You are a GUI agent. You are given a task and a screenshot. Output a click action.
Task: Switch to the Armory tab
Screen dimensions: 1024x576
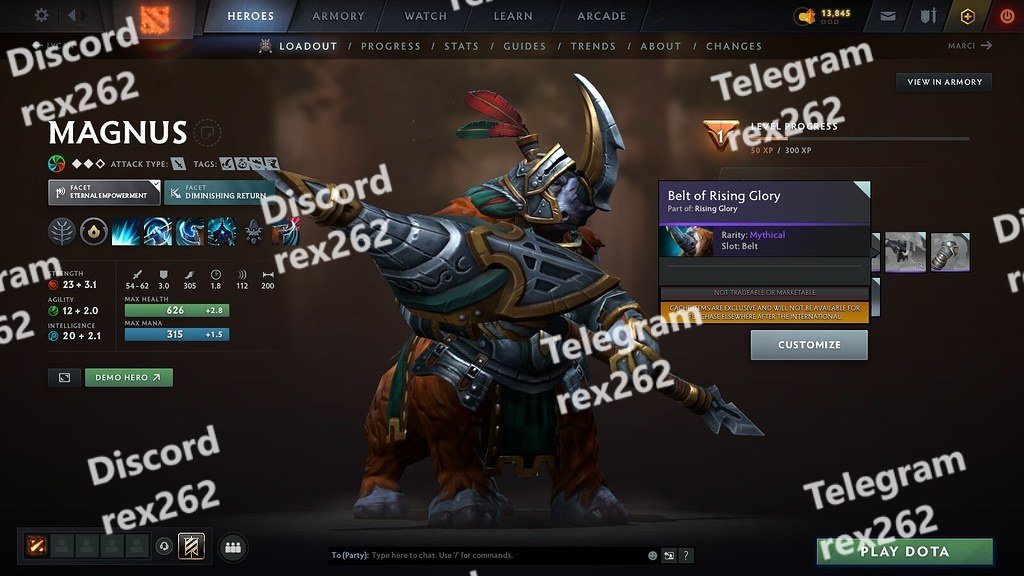(x=338, y=16)
